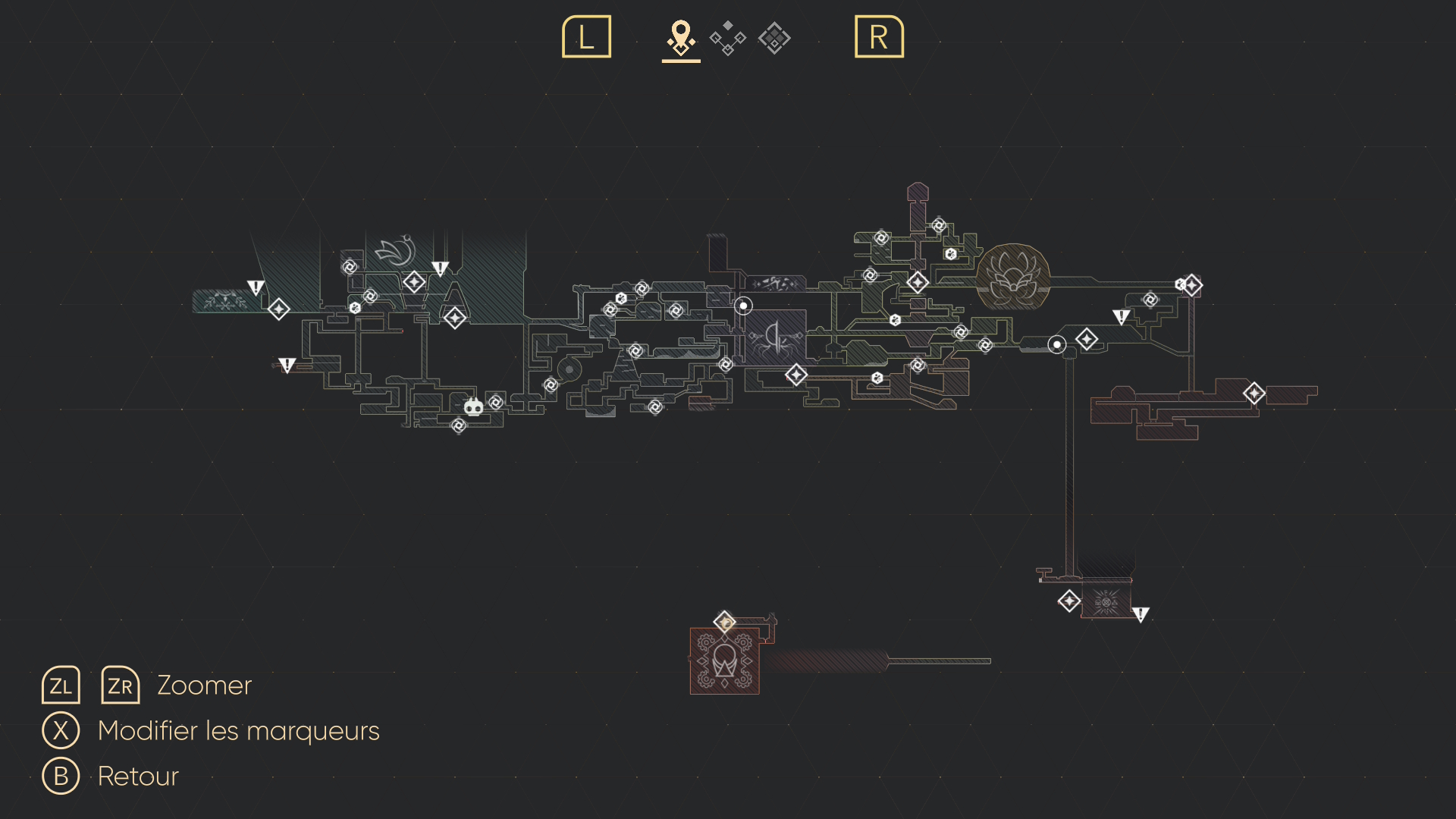Click the skull marker on the map

coord(474,408)
